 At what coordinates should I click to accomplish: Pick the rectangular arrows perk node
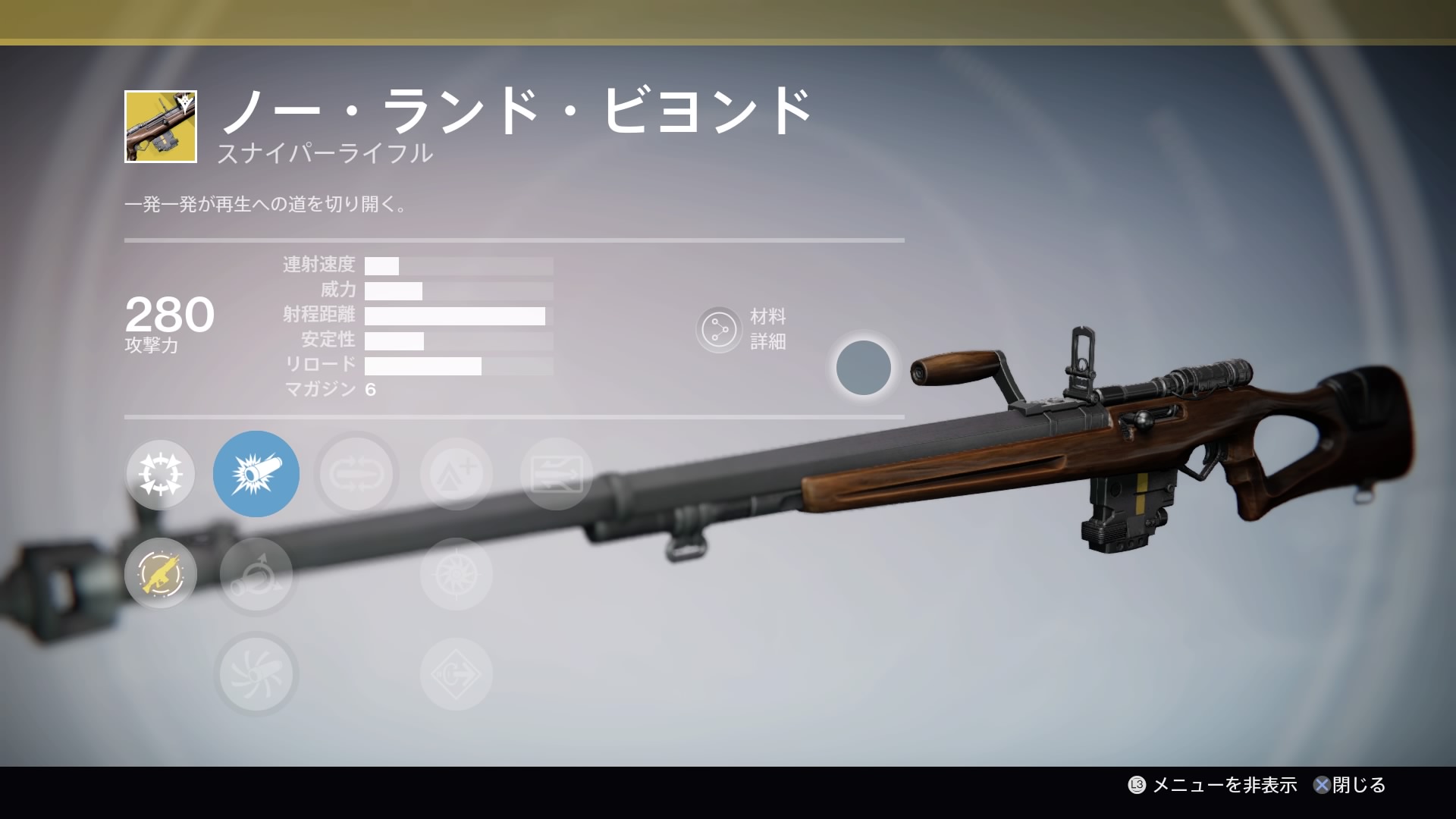tap(557, 475)
